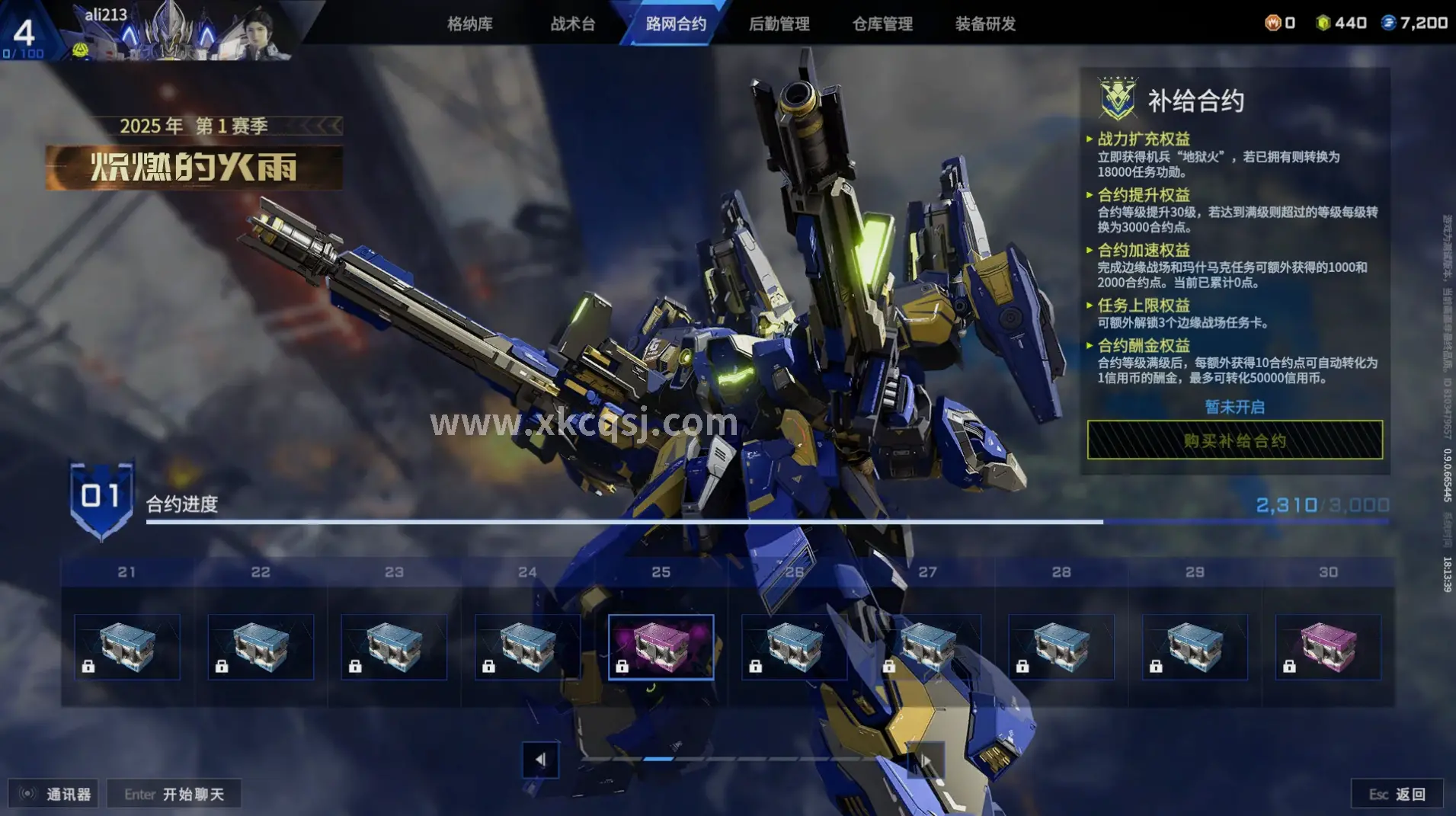The width and height of the screenshot is (1456, 816).
Task: Open the 通讯器 communicator
Action: pyautogui.click(x=54, y=794)
